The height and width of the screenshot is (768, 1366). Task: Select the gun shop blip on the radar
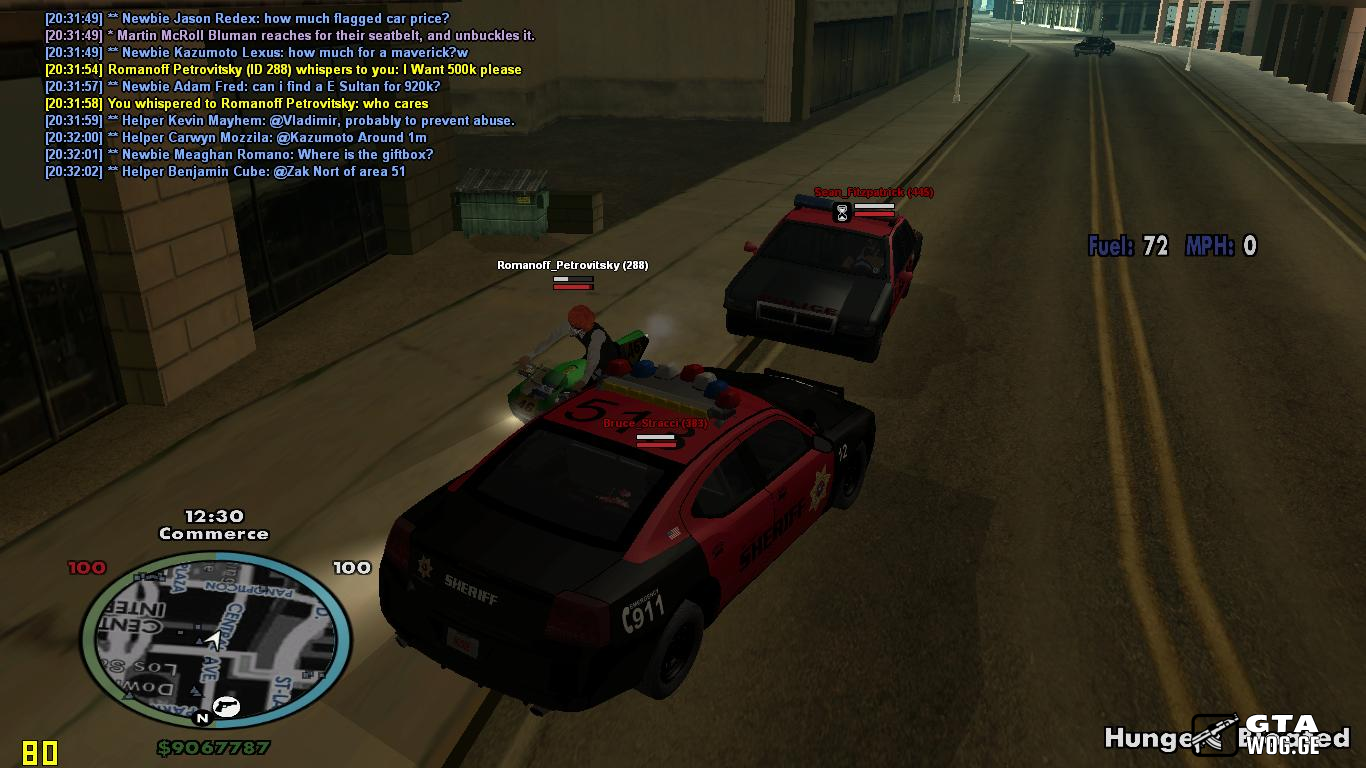(x=228, y=706)
